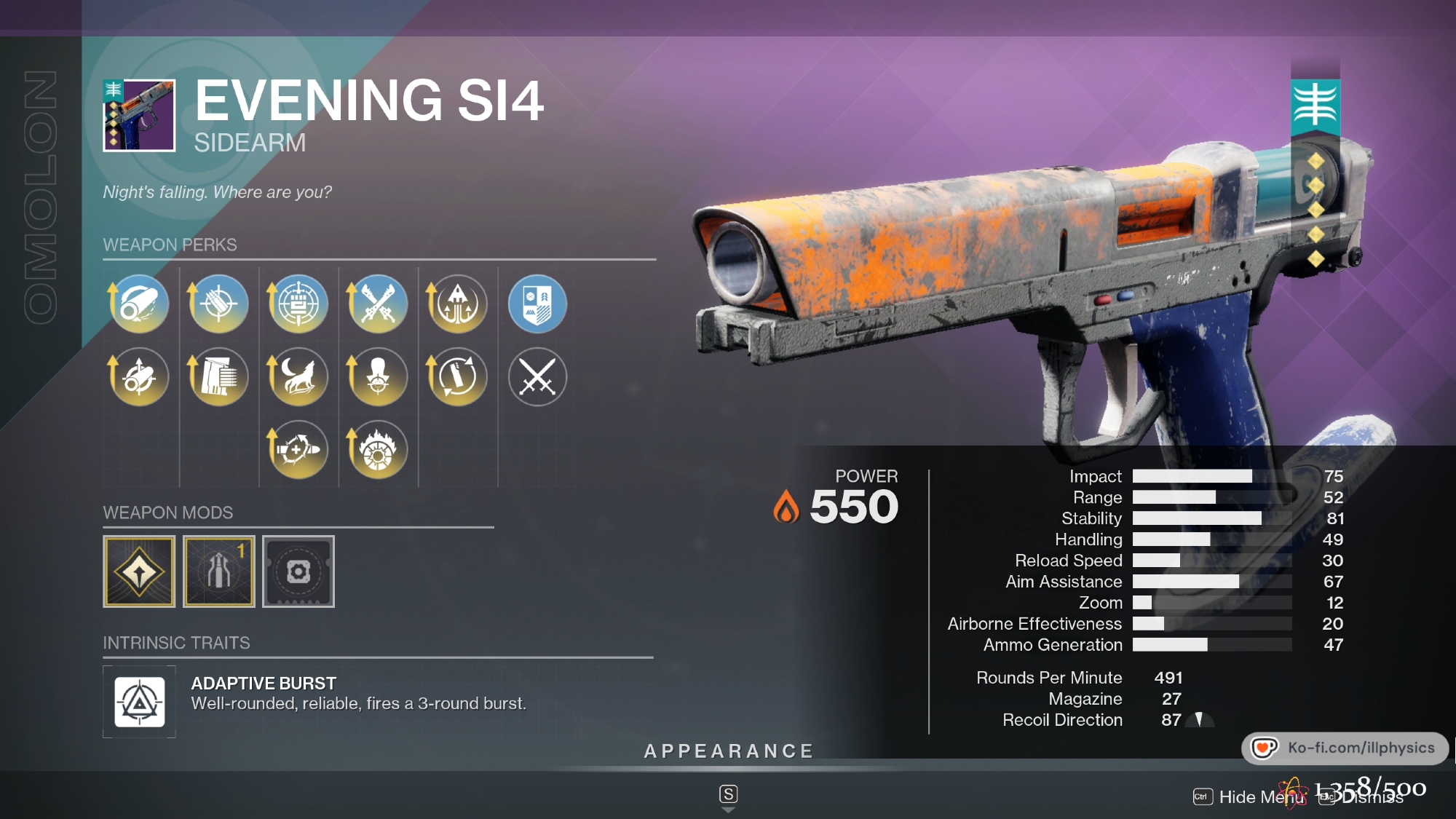
Task: Select the bullet with thorn ring perk
Action: 298,449
